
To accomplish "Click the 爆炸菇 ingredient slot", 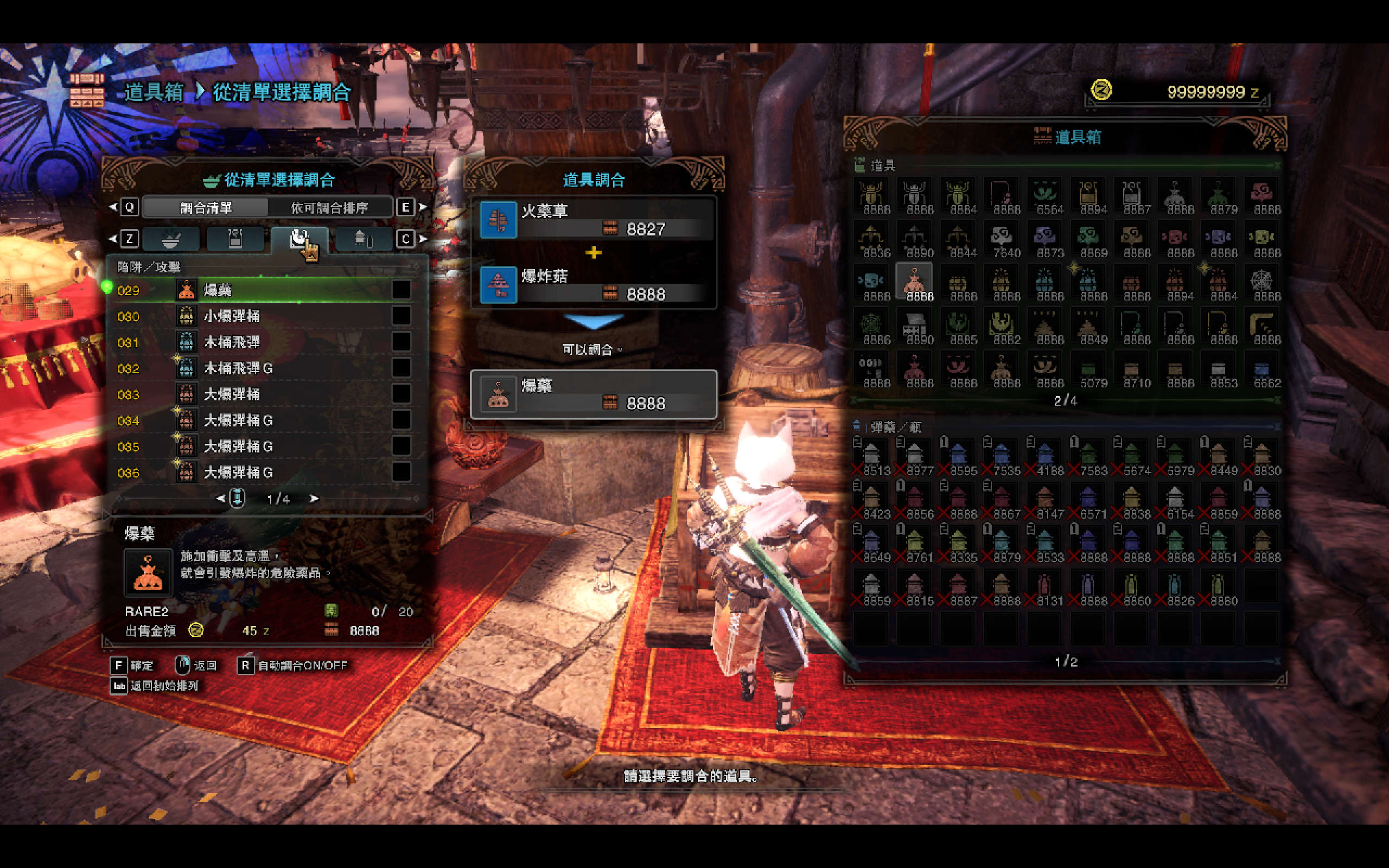I will 594,285.
